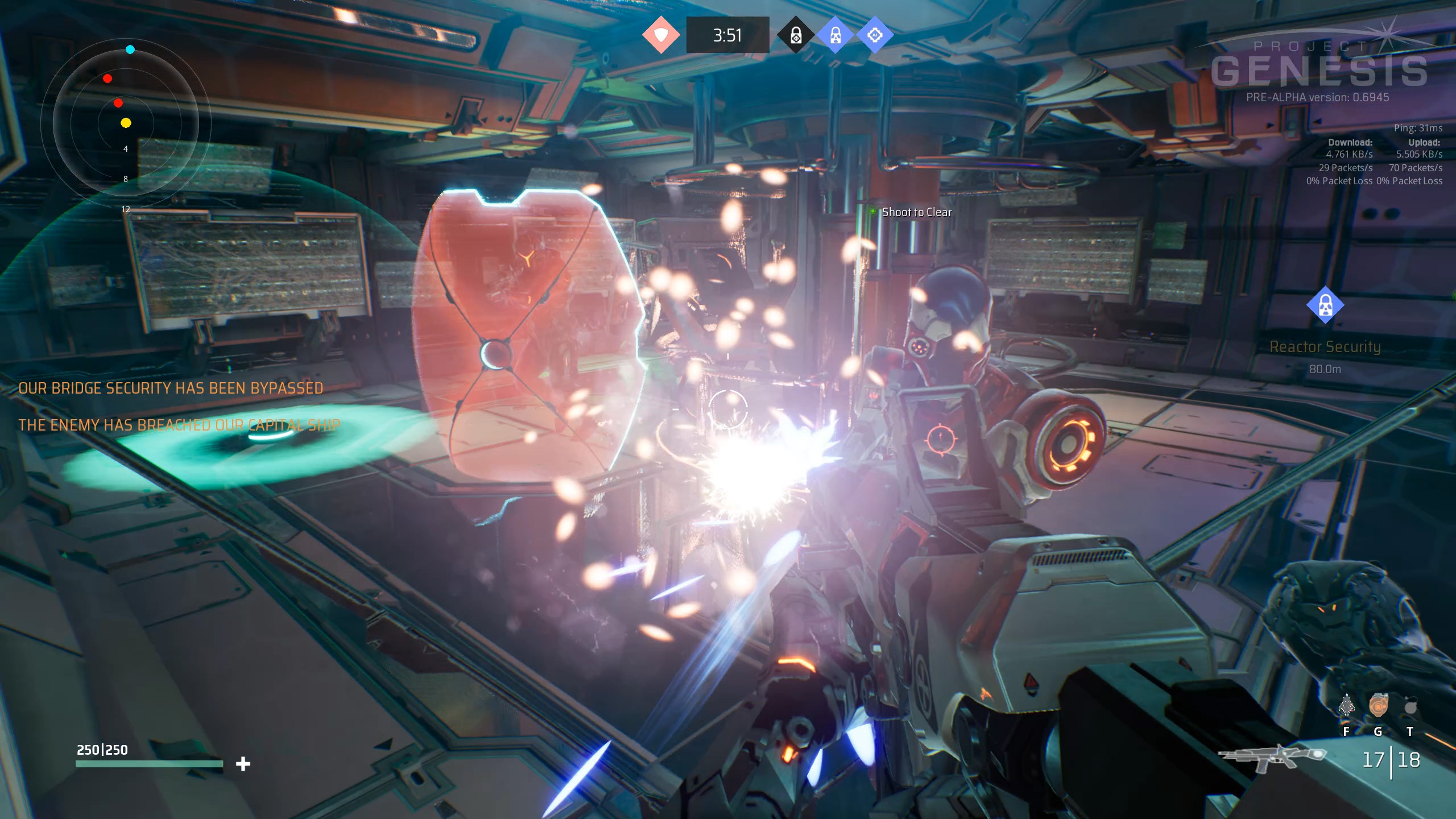1456x819 pixels.
Task: Click the yellow dot on the radar
Action: tap(126, 123)
